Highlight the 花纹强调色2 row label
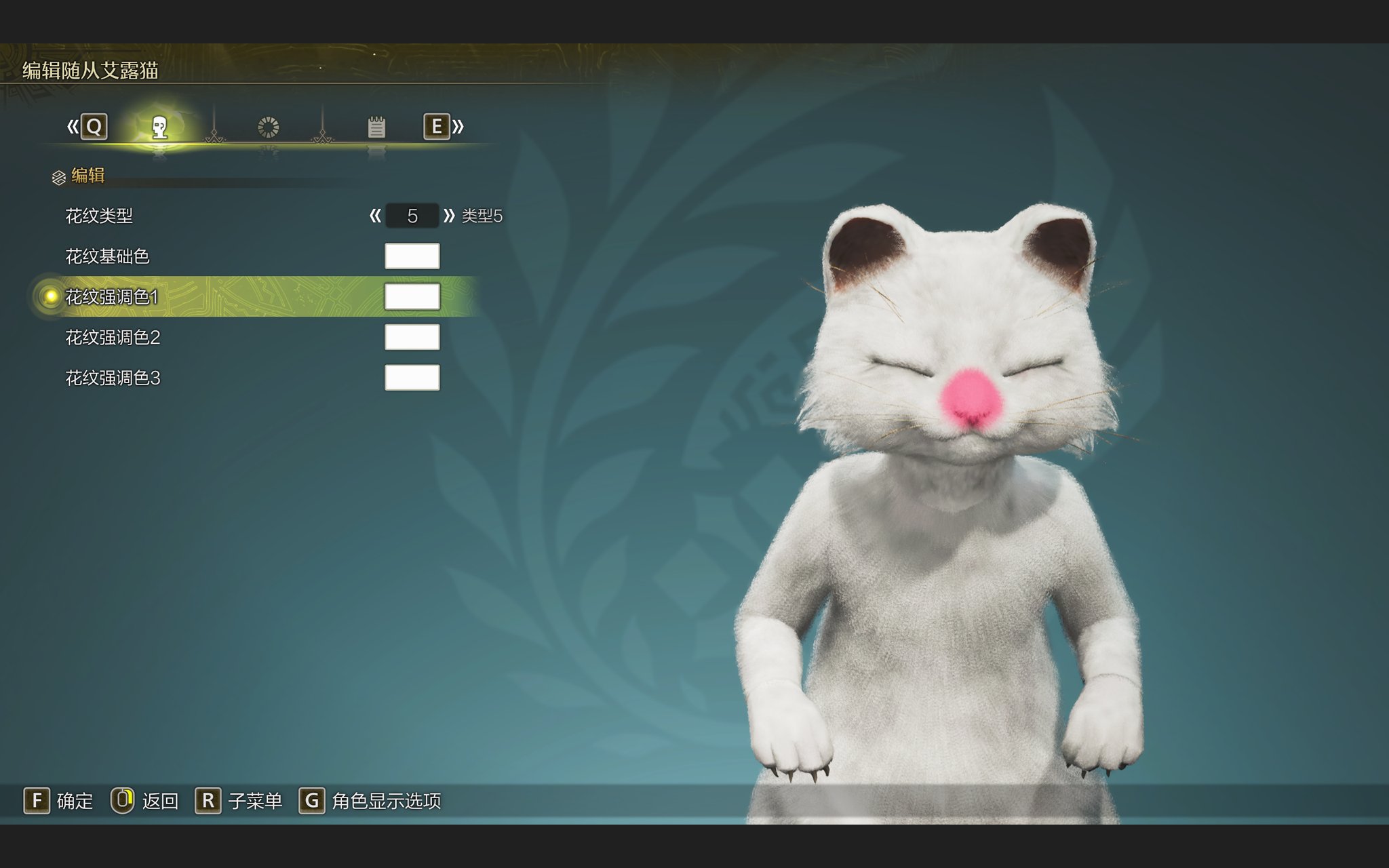The height and width of the screenshot is (868, 1389). tap(113, 338)
